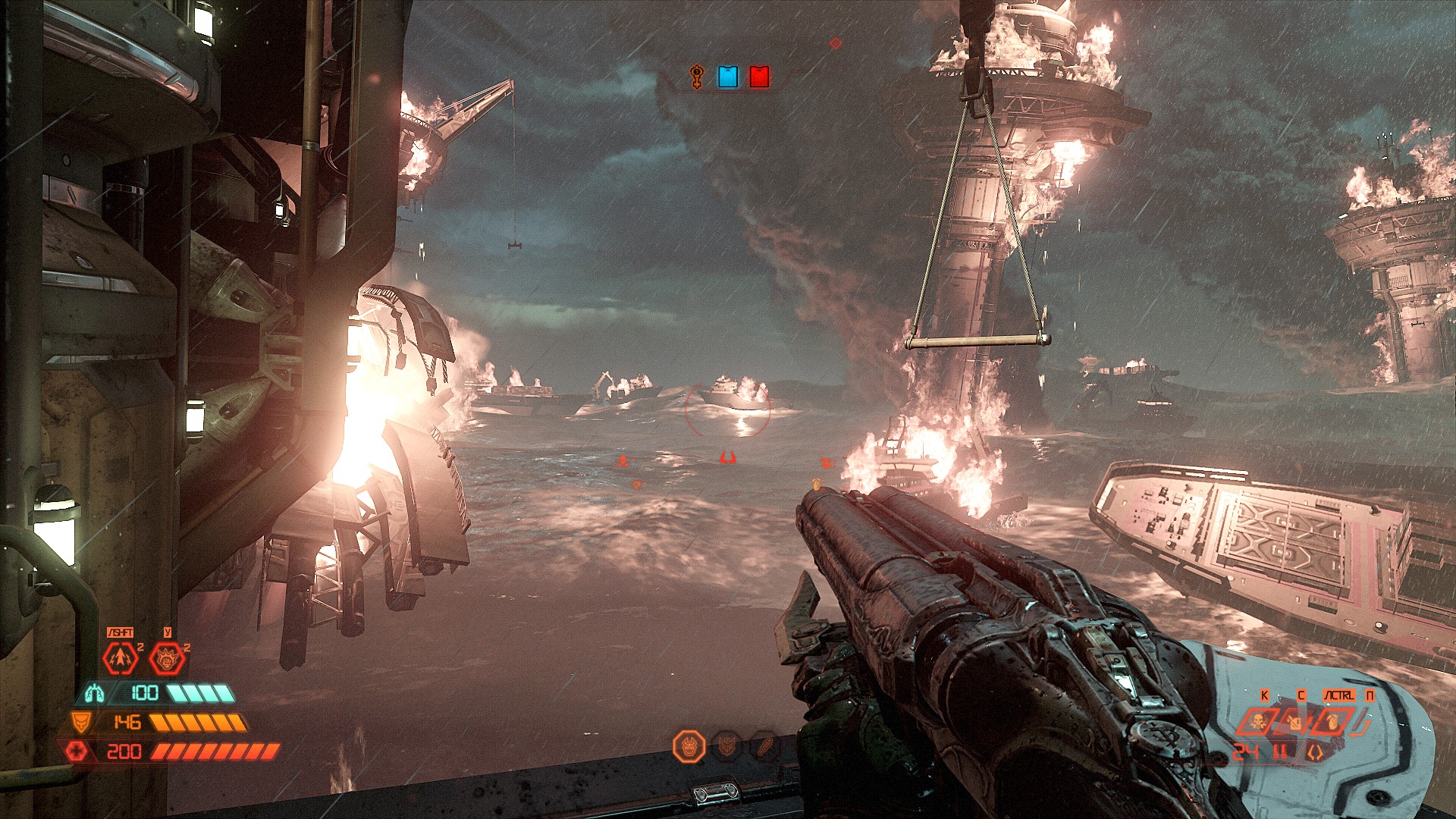This screenshot has height=819, width=1456.
Task: Select the yellow skull key icon
Action: (697, 77)
